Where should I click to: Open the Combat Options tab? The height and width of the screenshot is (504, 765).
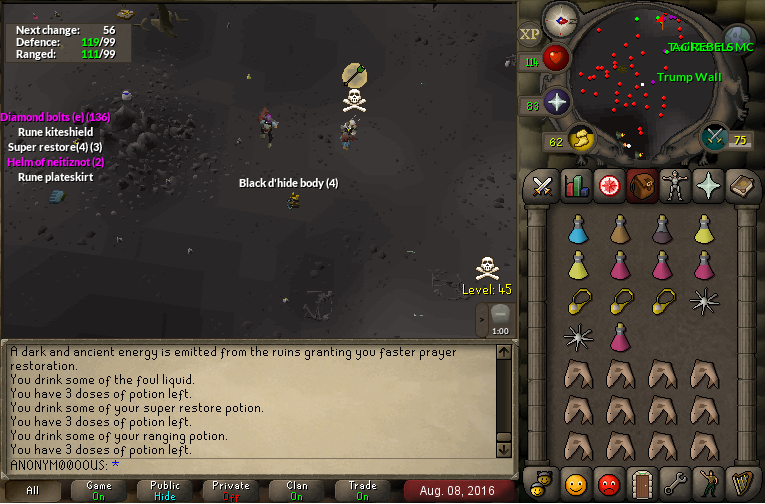542,186
